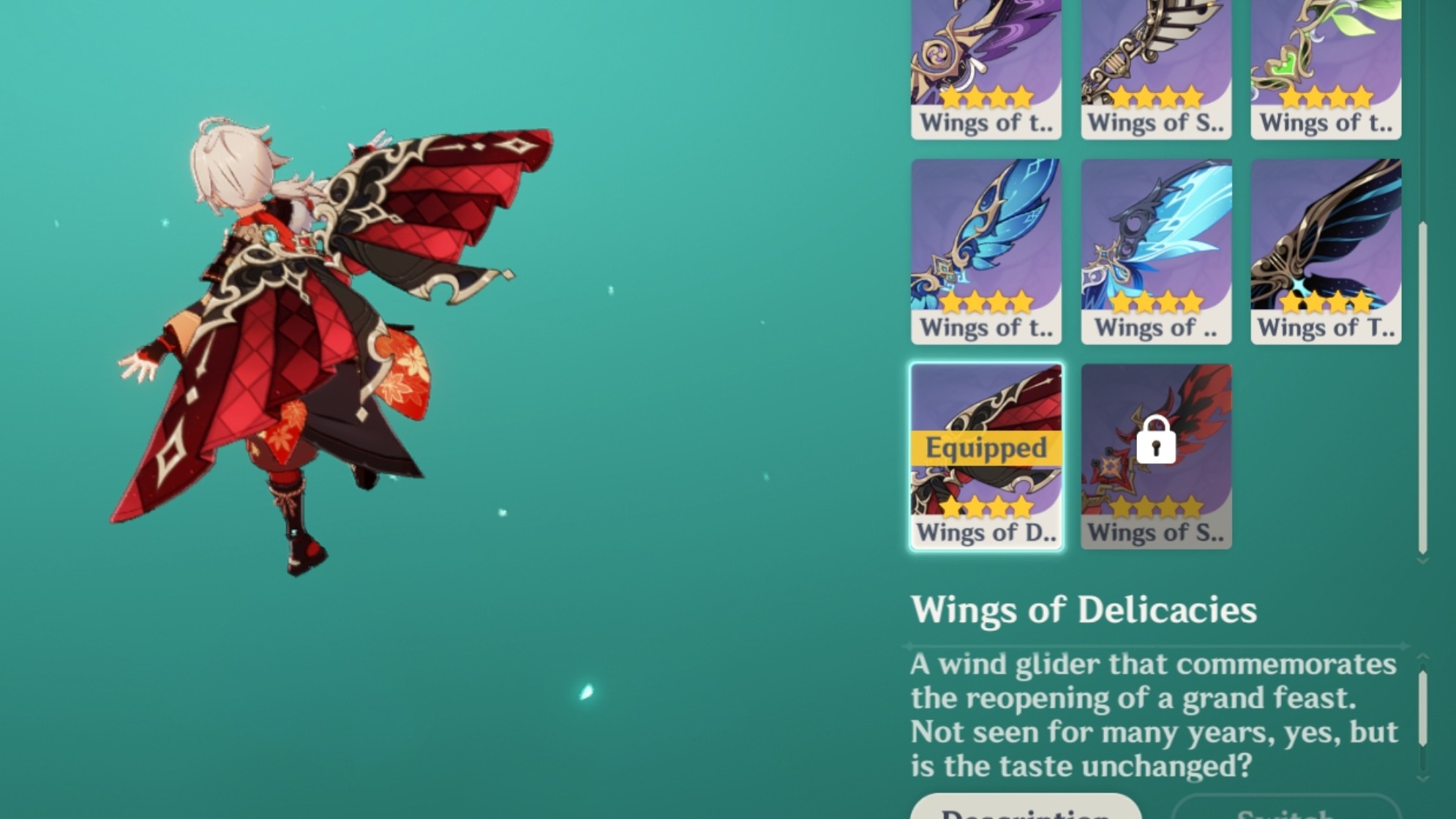Image resolution: width=1456 pixels, height=819 pixels.
Task: Select the white feathered Wings of S glider
Action: 1156,55
